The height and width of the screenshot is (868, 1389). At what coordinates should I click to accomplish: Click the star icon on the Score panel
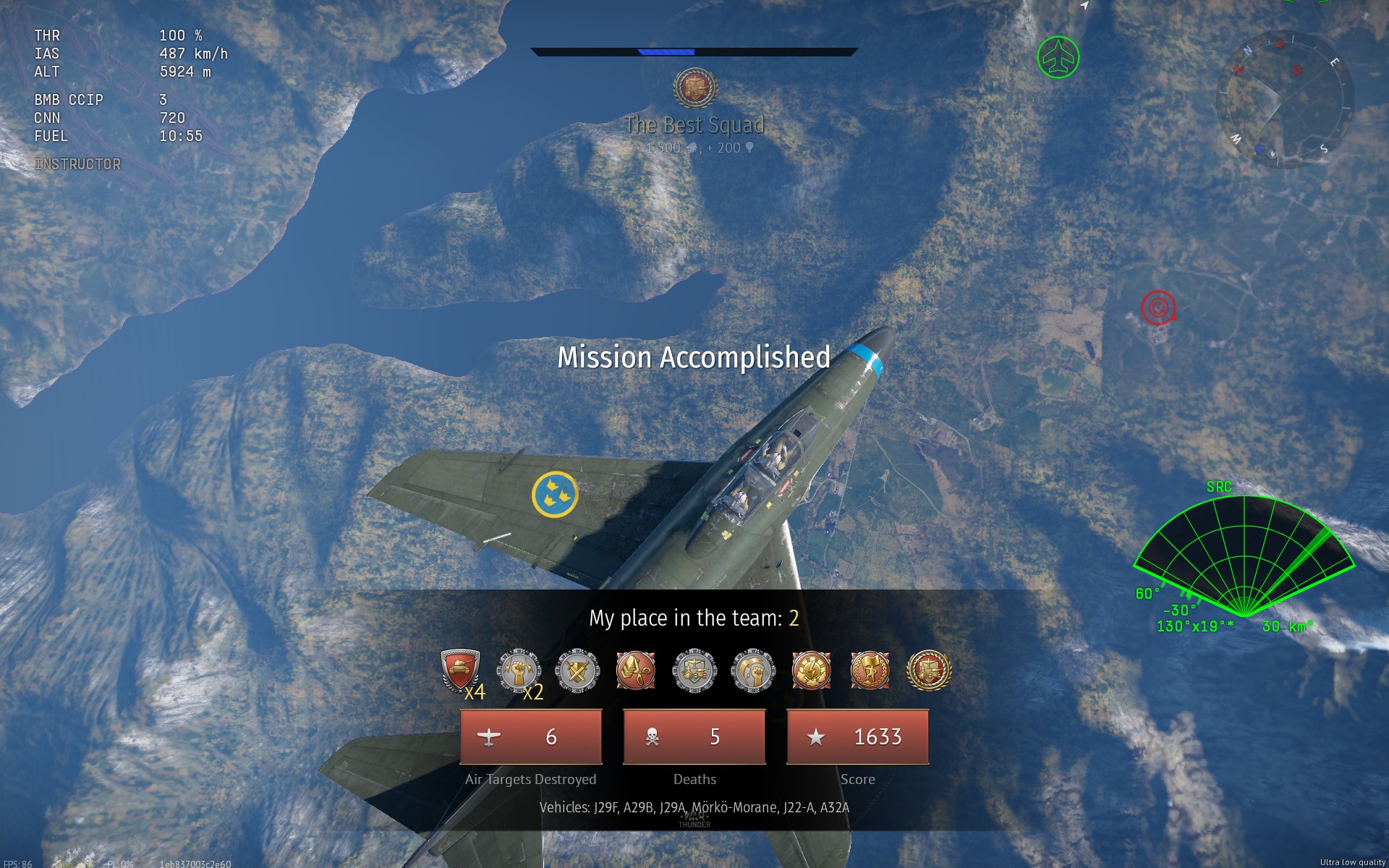pos(817,737)
